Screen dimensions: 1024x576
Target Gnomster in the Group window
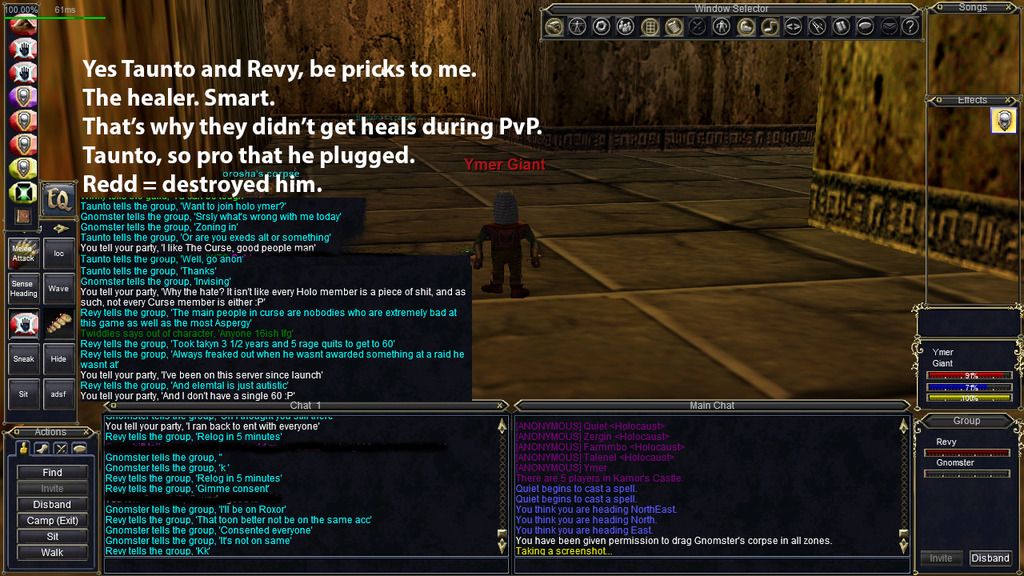(955, 463)
